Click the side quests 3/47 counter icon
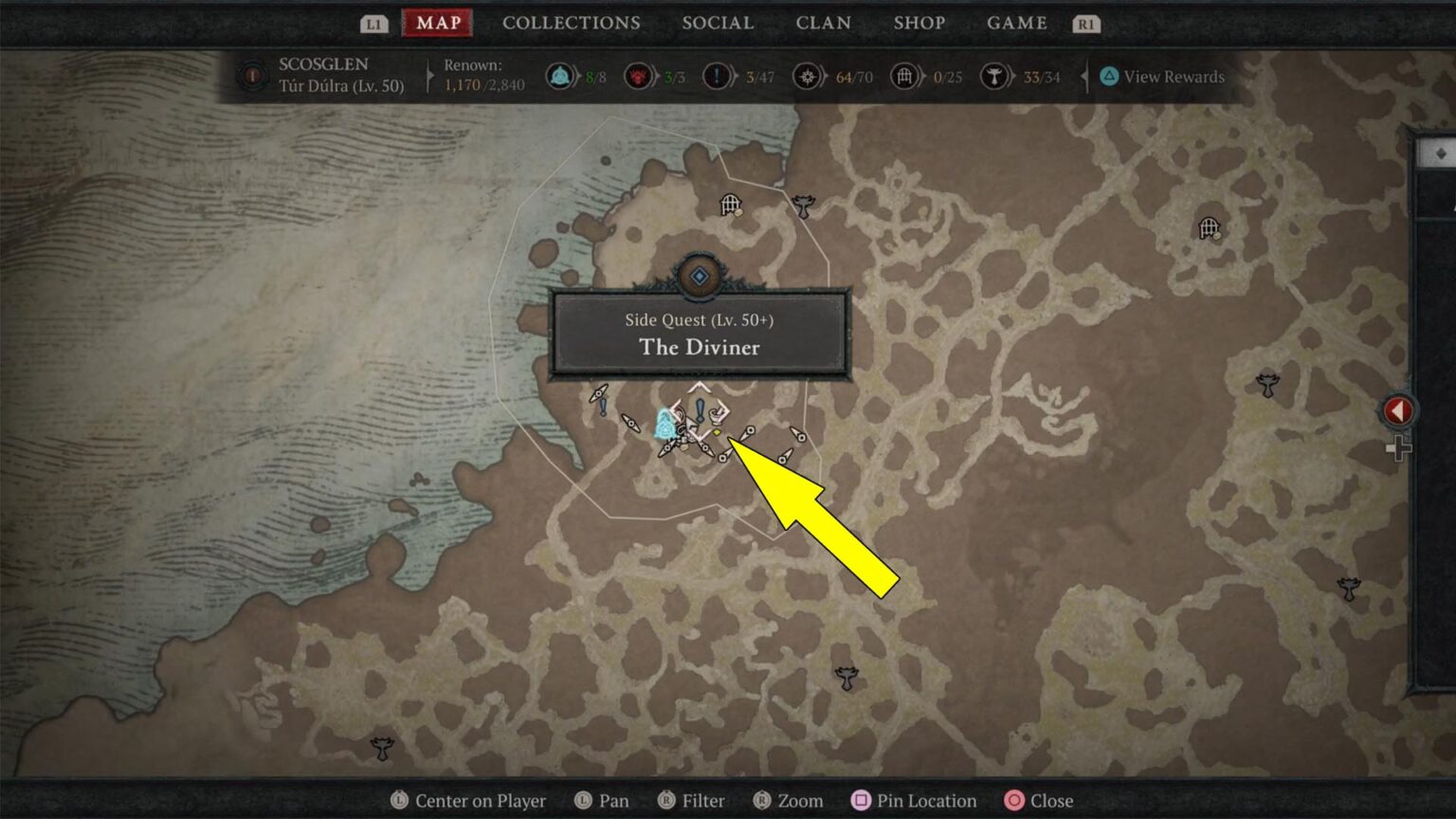Image resolution: width=1456 pixels, height=819 pixels. 716,77
